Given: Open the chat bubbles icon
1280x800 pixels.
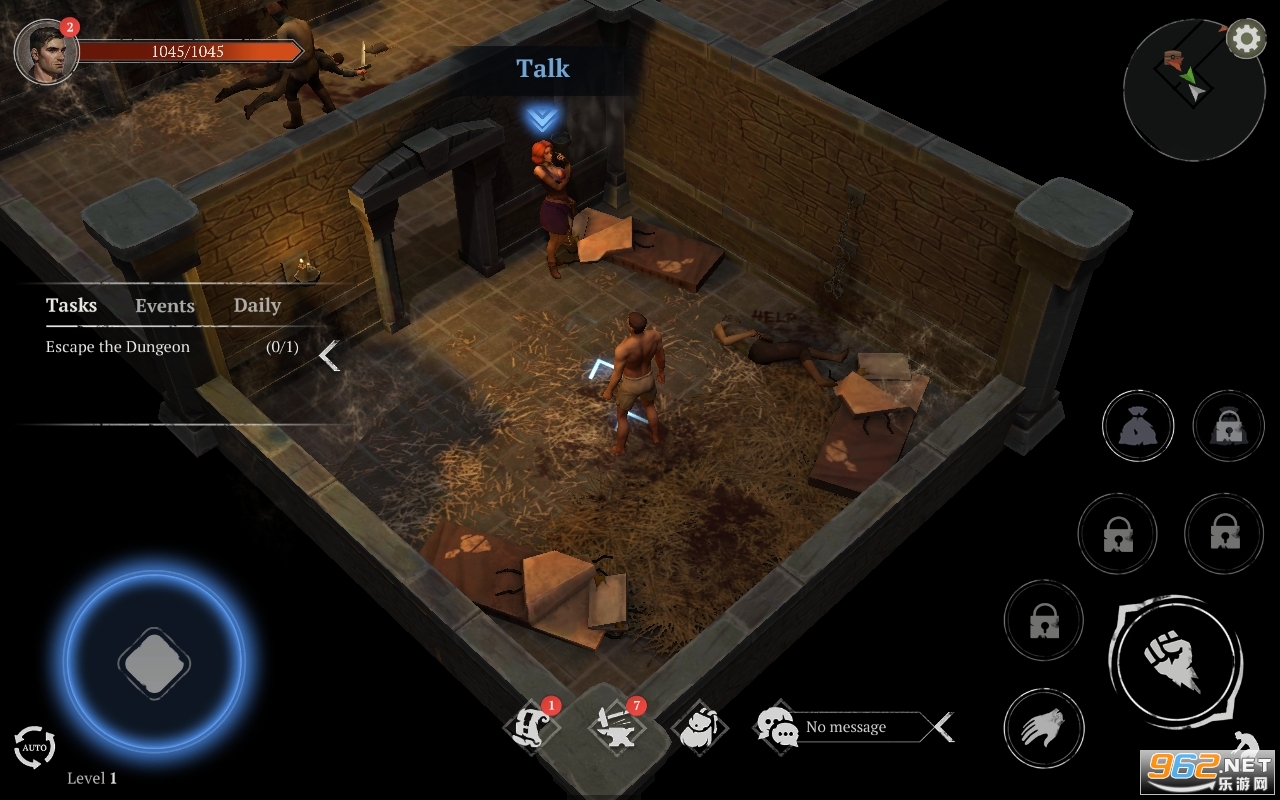Looking at the screenshot, I should point(777,727).
